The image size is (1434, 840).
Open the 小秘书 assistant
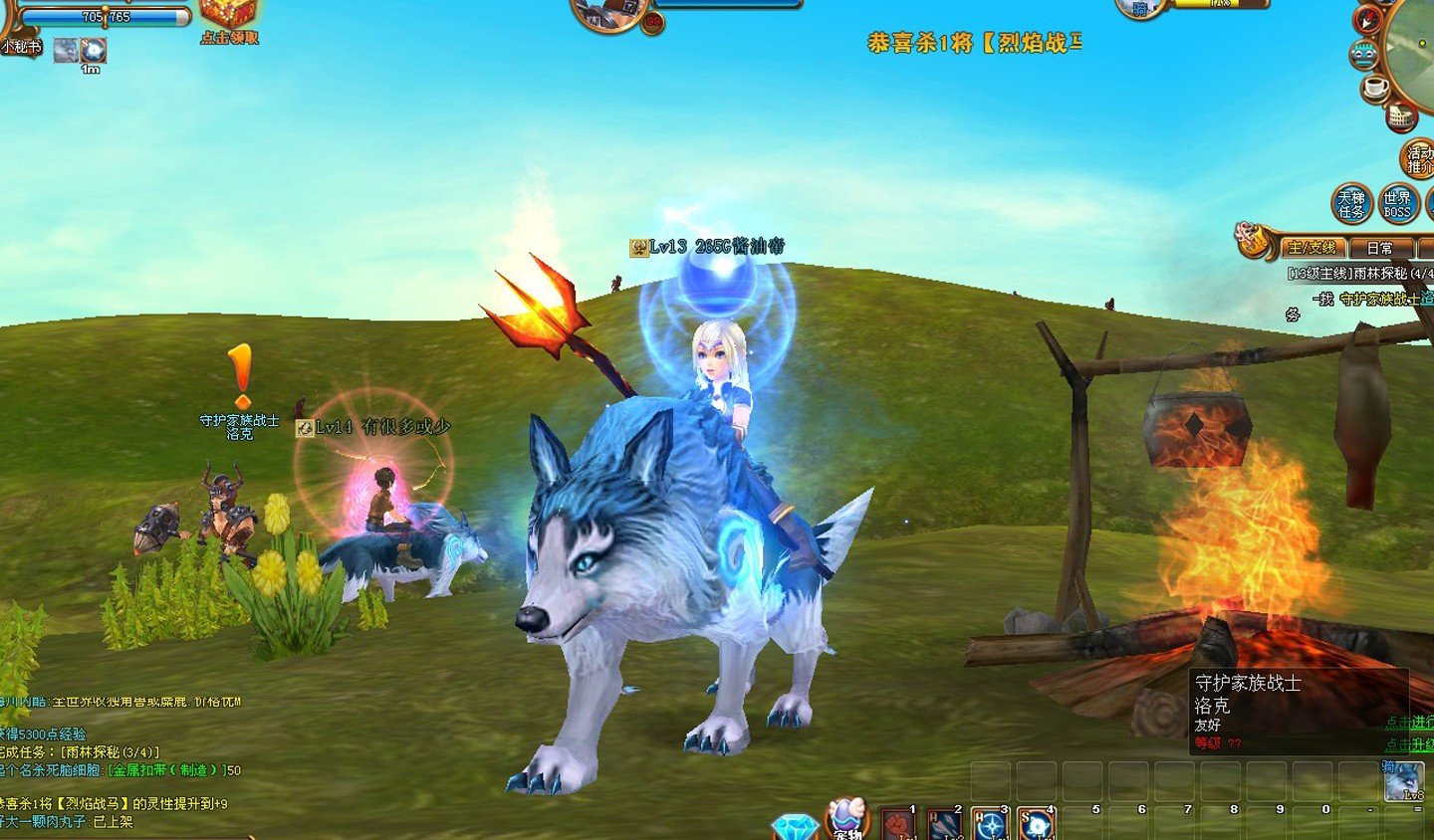(x=21, y=45)
